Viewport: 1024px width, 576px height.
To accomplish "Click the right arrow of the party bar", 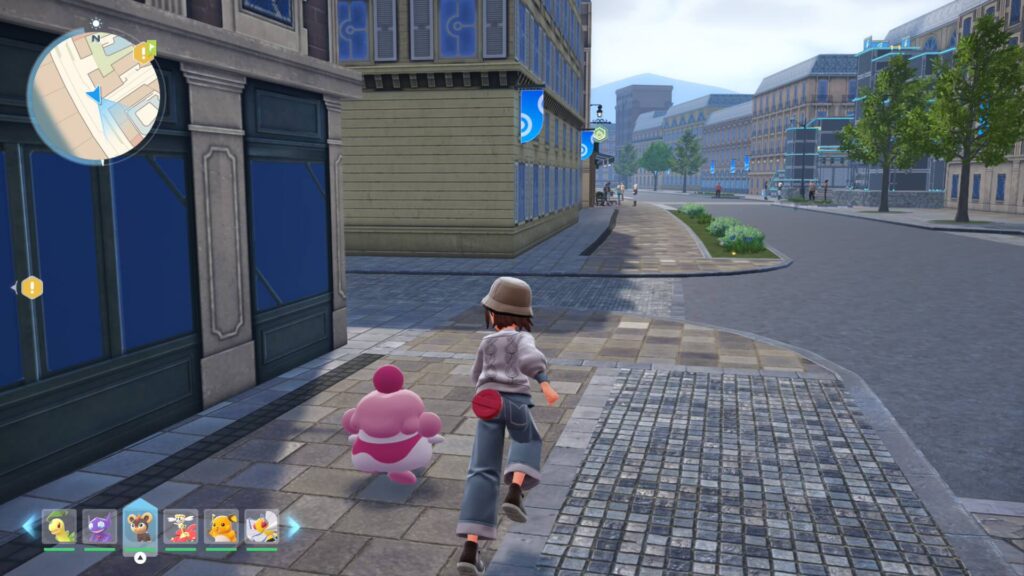I will [293, 527].
